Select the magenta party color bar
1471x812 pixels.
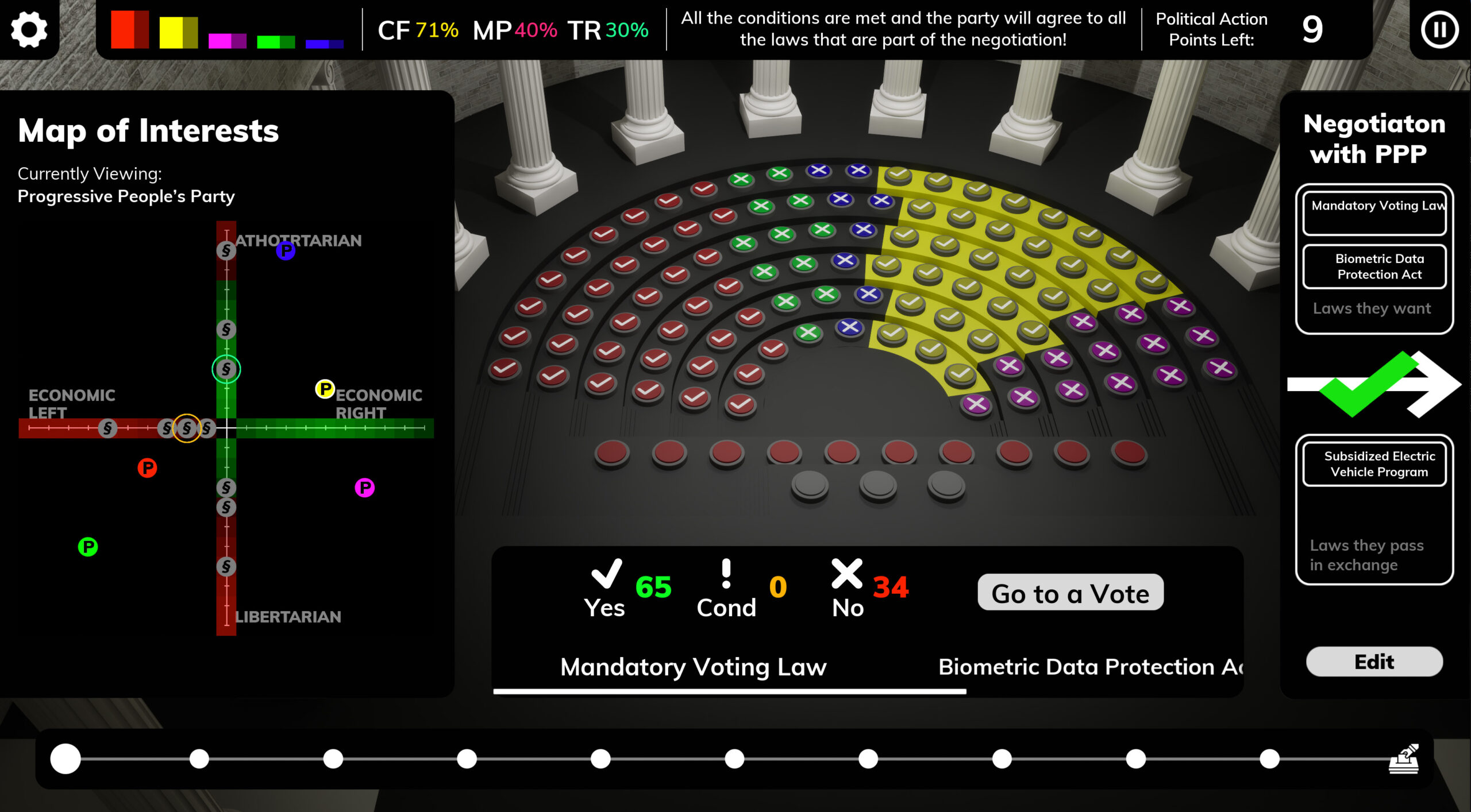227,41
